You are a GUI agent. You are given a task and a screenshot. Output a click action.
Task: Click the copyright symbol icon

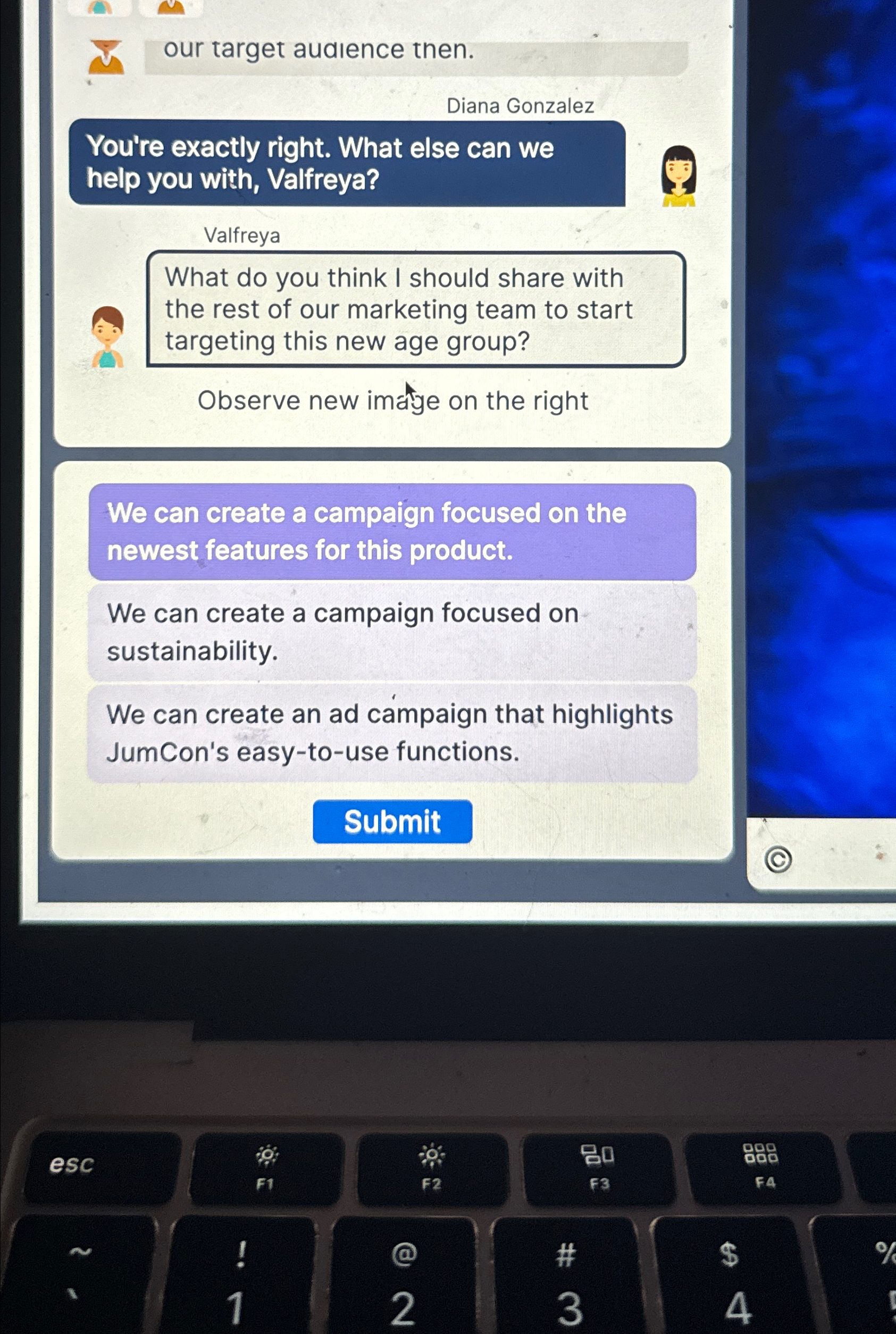(x=778, y=859)
